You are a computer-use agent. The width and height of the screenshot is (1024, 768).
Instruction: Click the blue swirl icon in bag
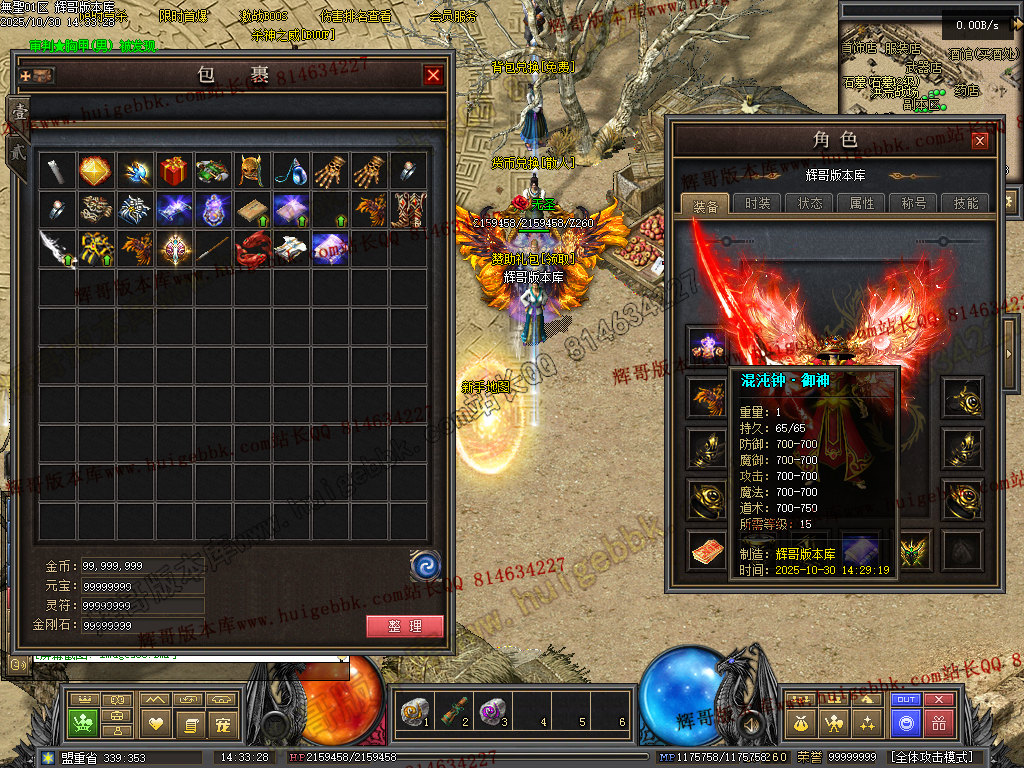(x=426, y=566)
